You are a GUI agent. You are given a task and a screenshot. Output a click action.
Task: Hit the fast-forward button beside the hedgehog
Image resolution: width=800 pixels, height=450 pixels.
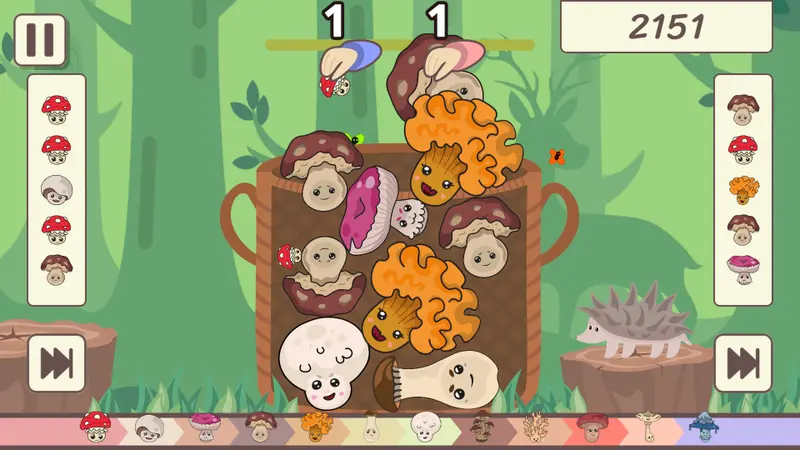(x=743, y=363)
